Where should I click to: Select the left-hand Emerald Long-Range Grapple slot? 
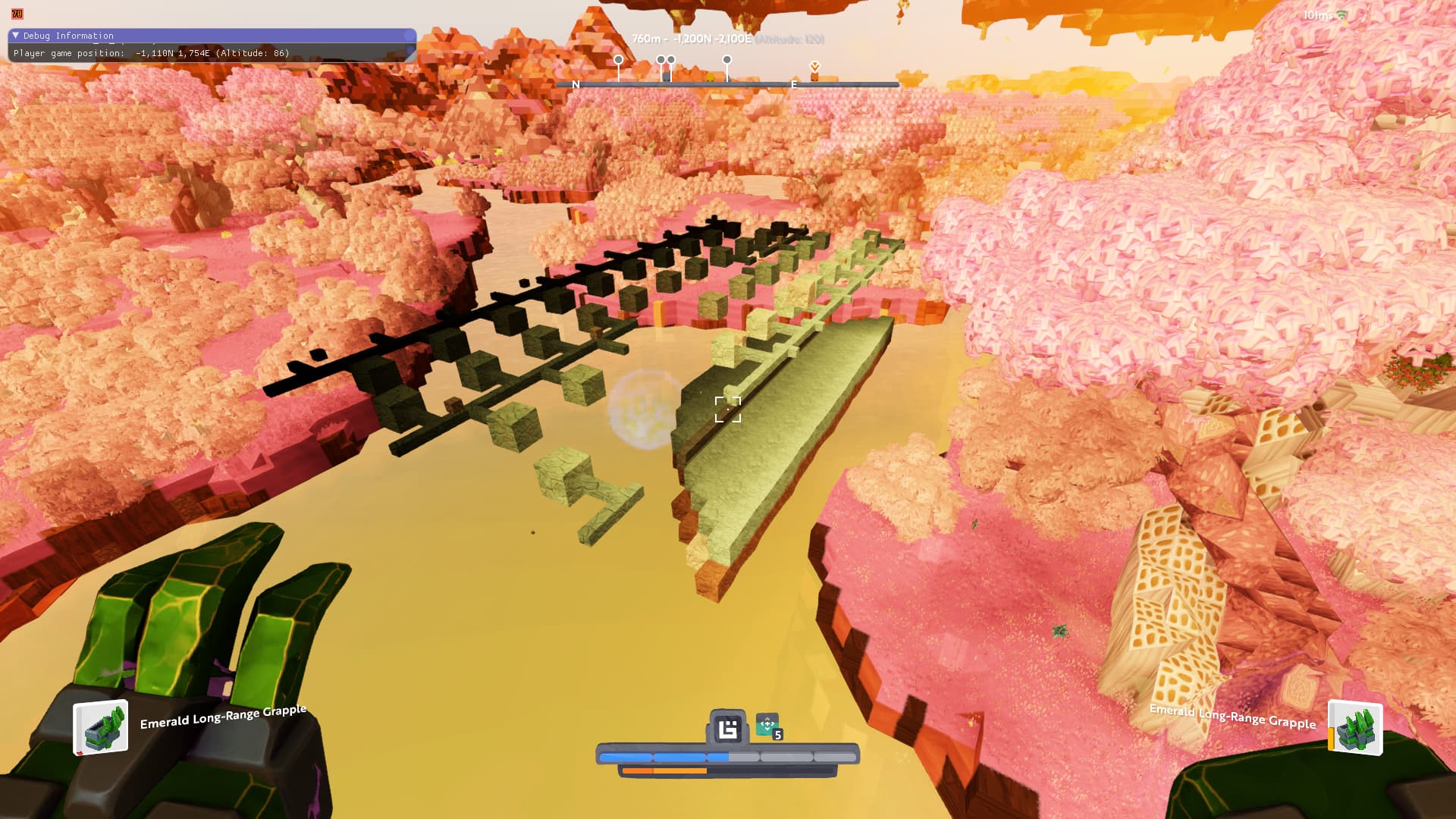(x=101, y=728)
